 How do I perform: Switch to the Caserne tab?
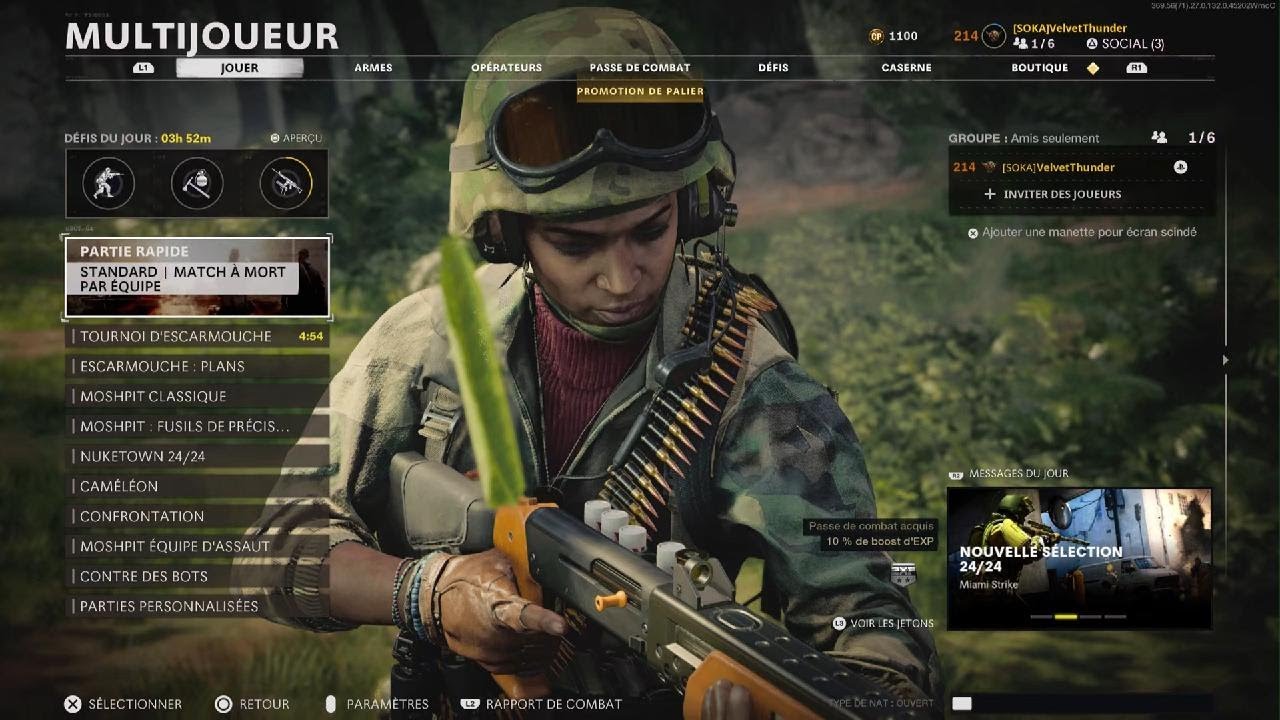point(906,68)
